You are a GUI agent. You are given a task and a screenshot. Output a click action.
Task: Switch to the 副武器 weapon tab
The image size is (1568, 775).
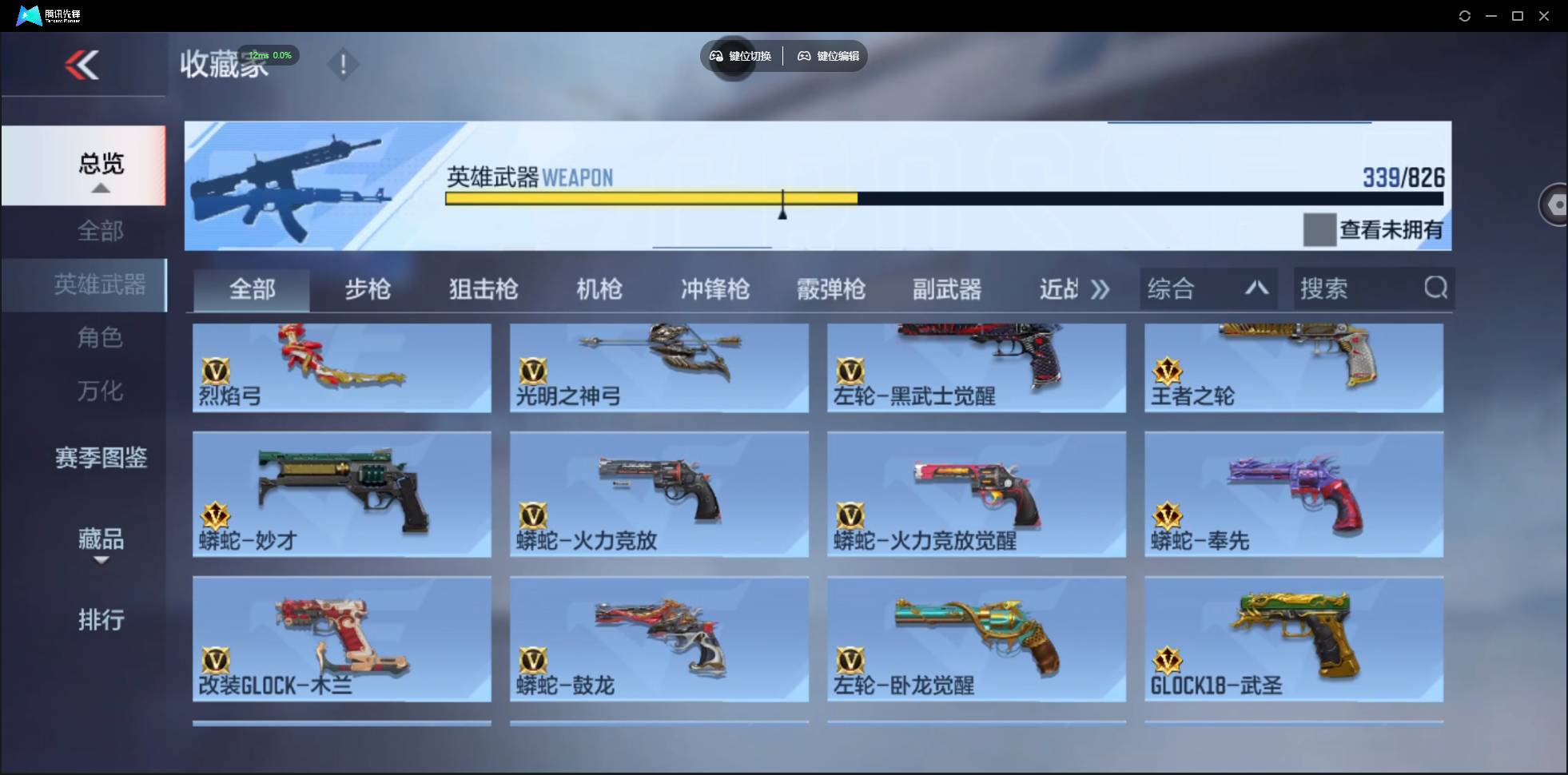point(948,289)
